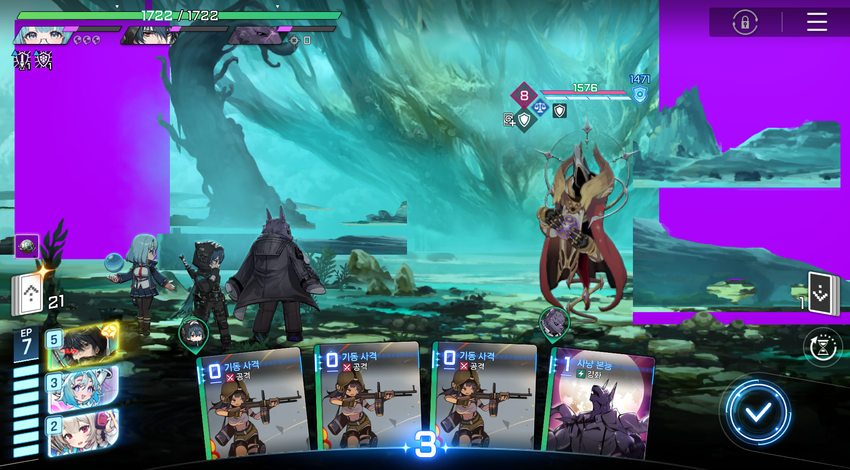Open the hamburger menu

point(817,22)
